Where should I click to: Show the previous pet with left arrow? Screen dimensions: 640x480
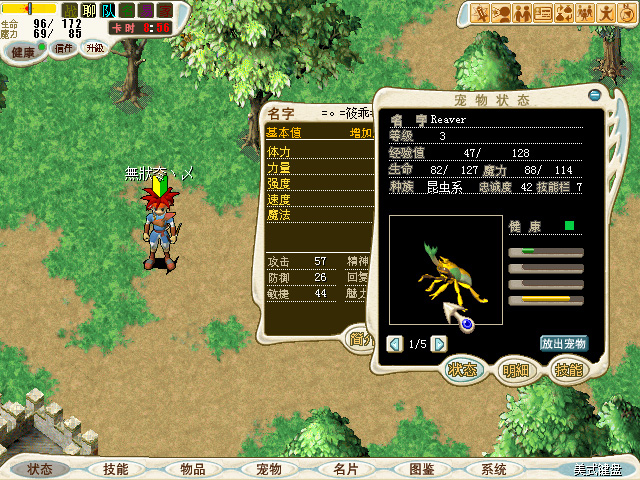click(x=395, y=344)
